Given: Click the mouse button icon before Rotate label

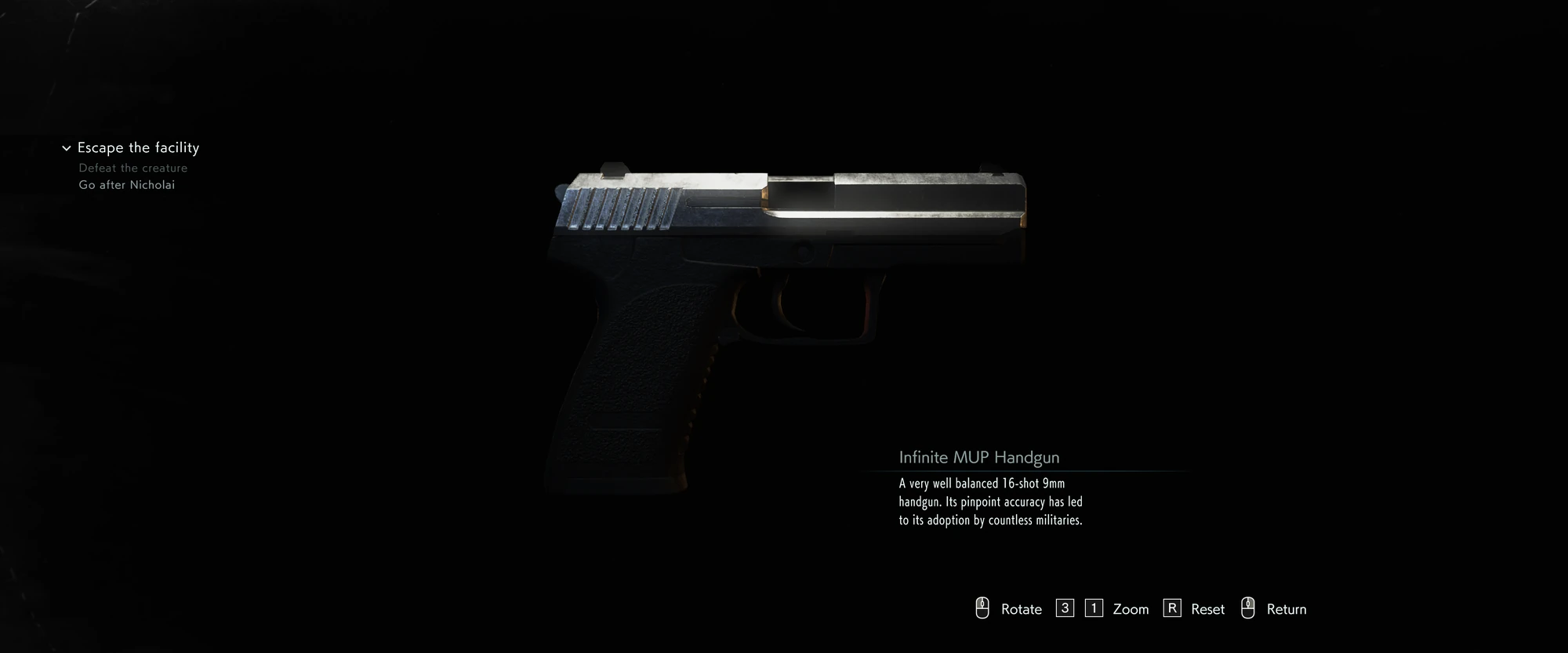Looking at the screenshot, I should point(980,608).
